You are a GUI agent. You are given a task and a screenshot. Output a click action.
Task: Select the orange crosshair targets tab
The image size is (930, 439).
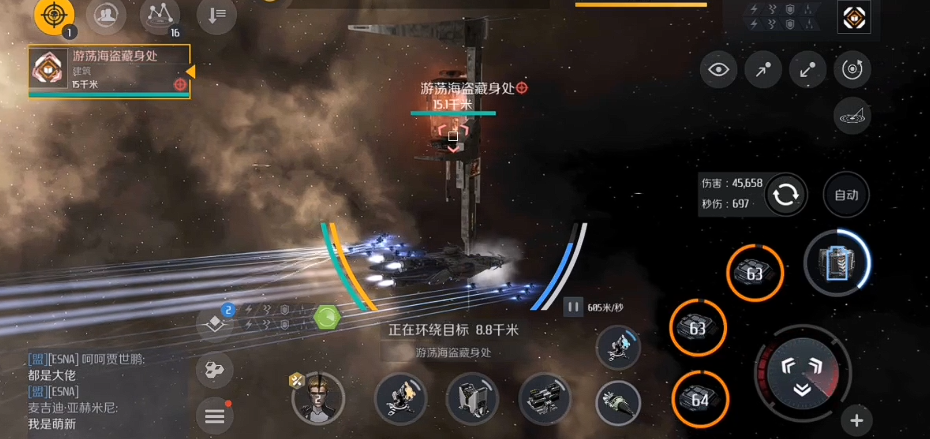point(54,14)
